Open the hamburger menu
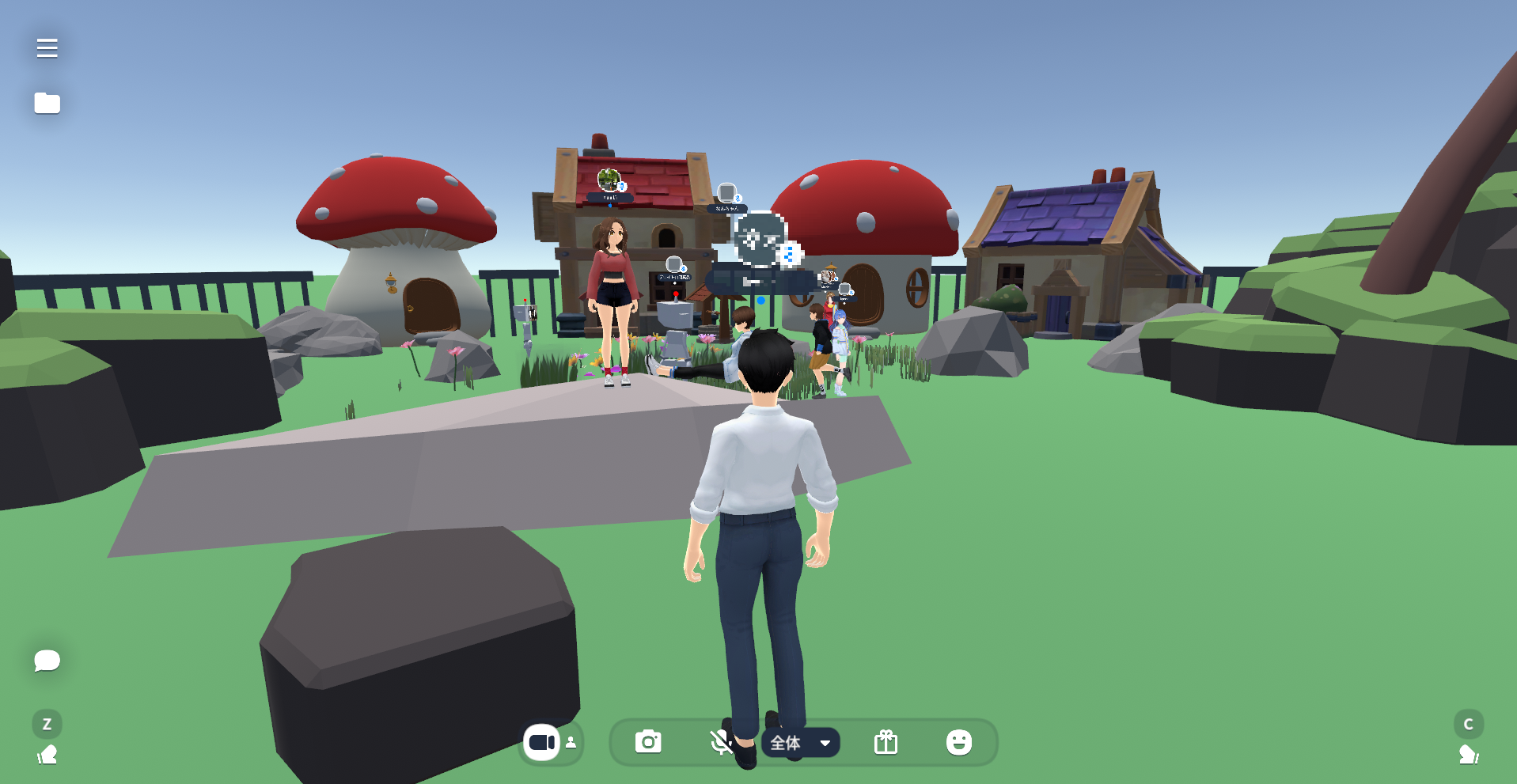Screen dimensions: 1517x784 (x=47, y=48)
